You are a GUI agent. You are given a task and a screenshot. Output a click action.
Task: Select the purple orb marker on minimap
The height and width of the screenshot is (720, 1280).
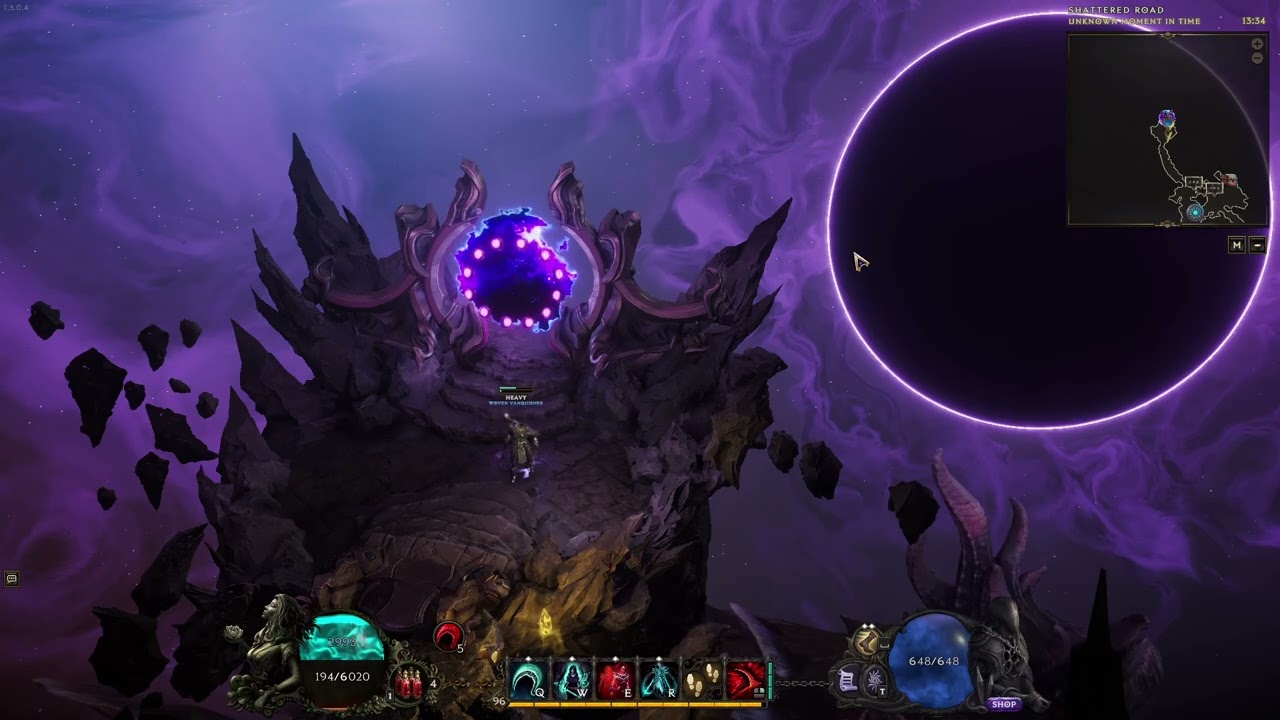tap(1166, 119)
